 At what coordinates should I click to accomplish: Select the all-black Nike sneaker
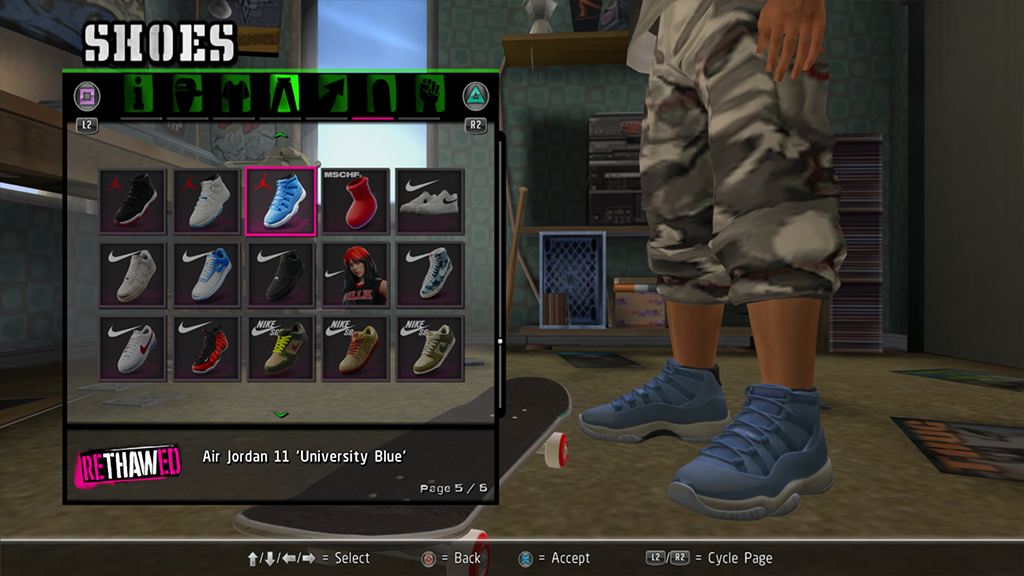(280, 275)
